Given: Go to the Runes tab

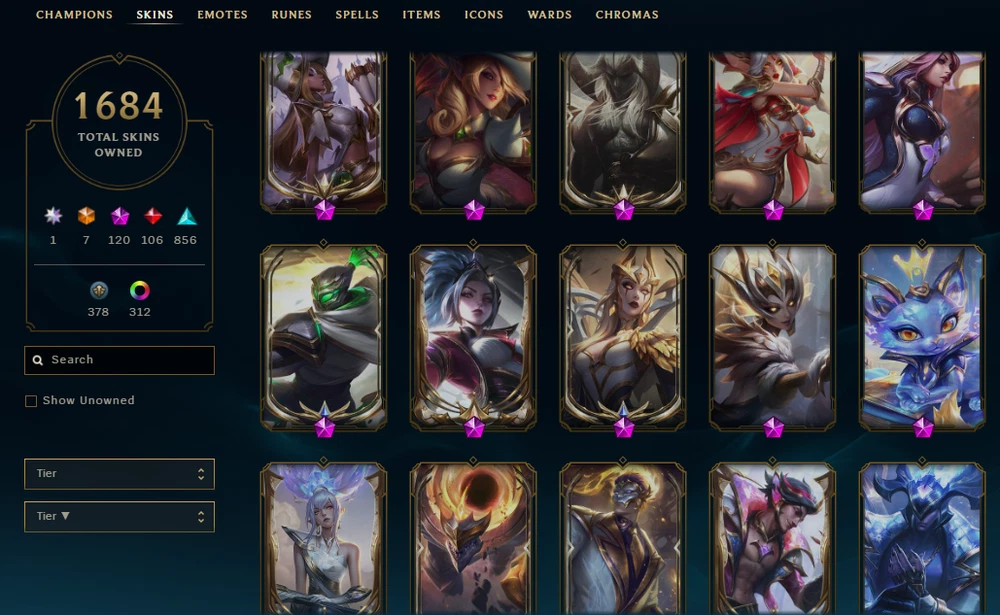Looking at the screenshot, I should point(291,15).
